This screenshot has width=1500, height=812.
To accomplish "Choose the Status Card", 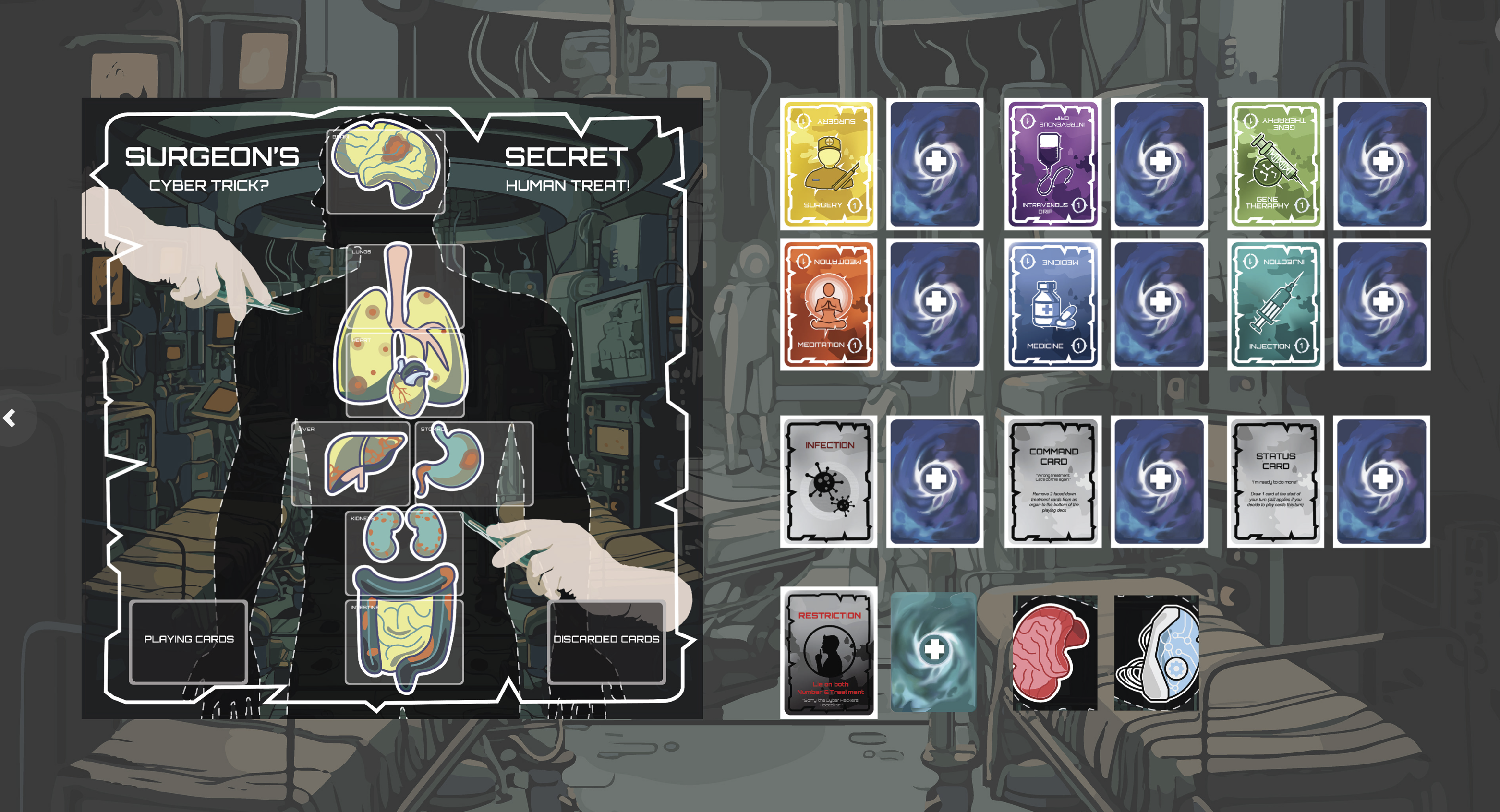I will point(1275,481).
